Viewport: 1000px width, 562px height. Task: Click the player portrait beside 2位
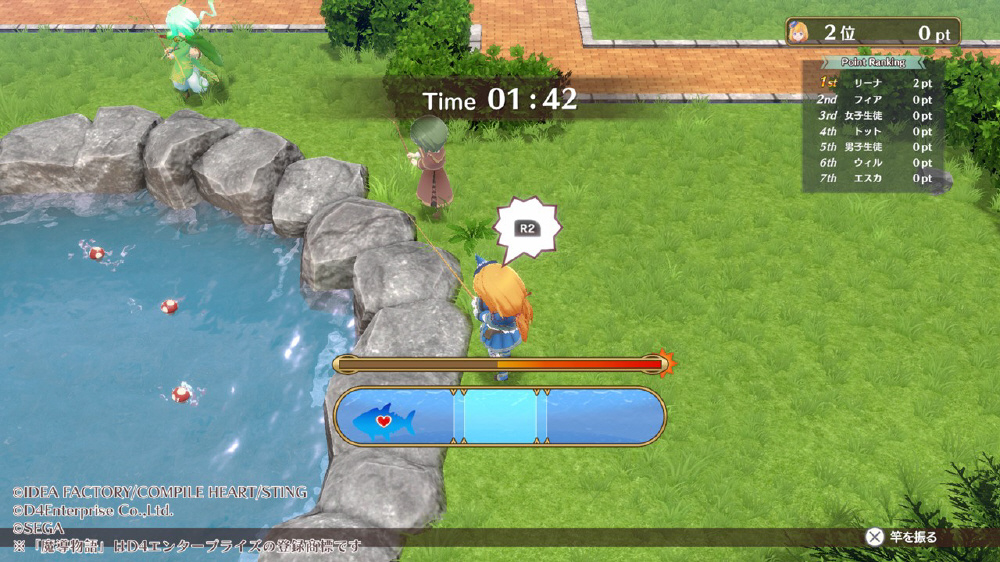tap(801, 32)
